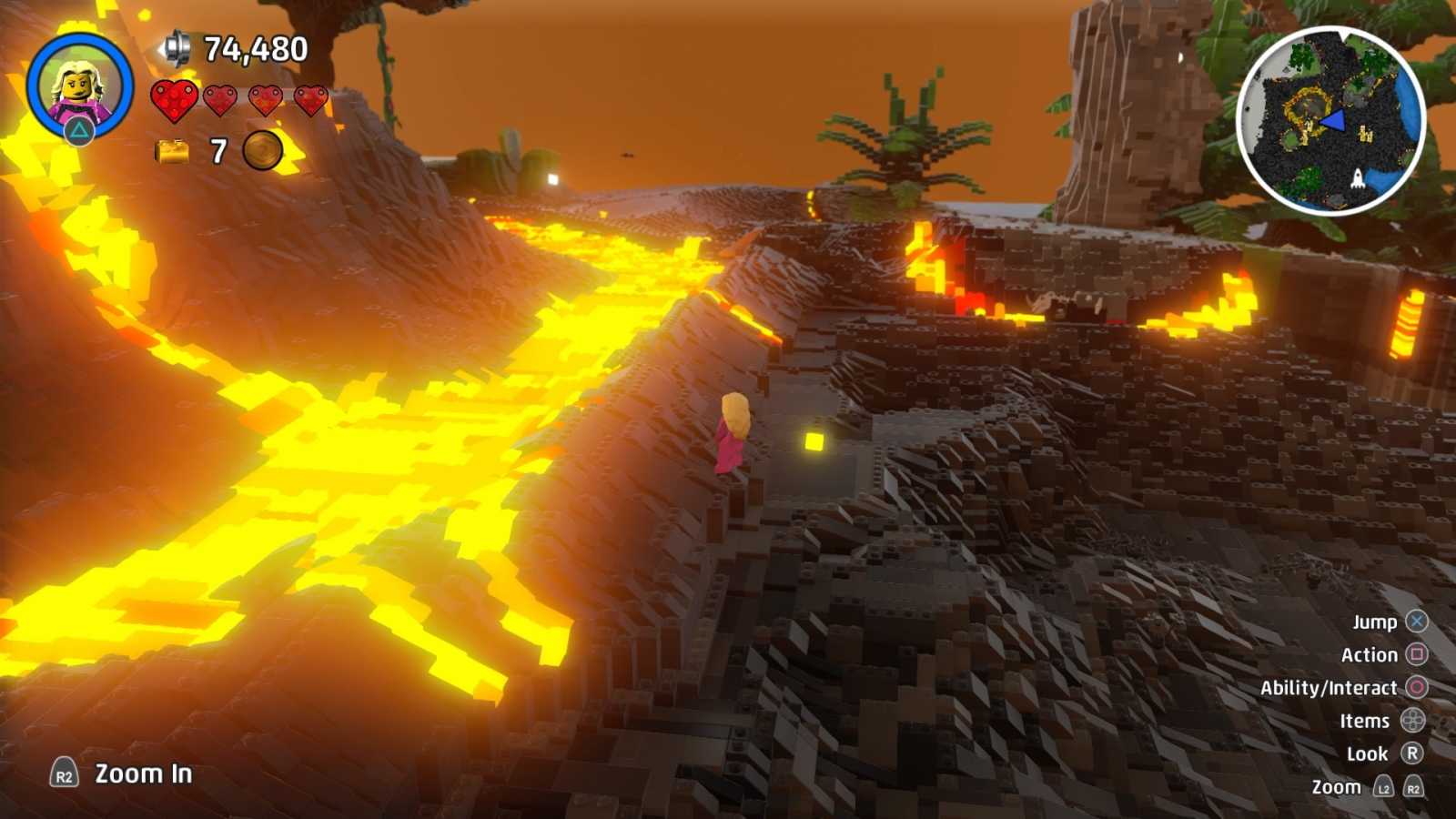Click the Zoom In label at bottom left
1456x819 pixels.
141,775
